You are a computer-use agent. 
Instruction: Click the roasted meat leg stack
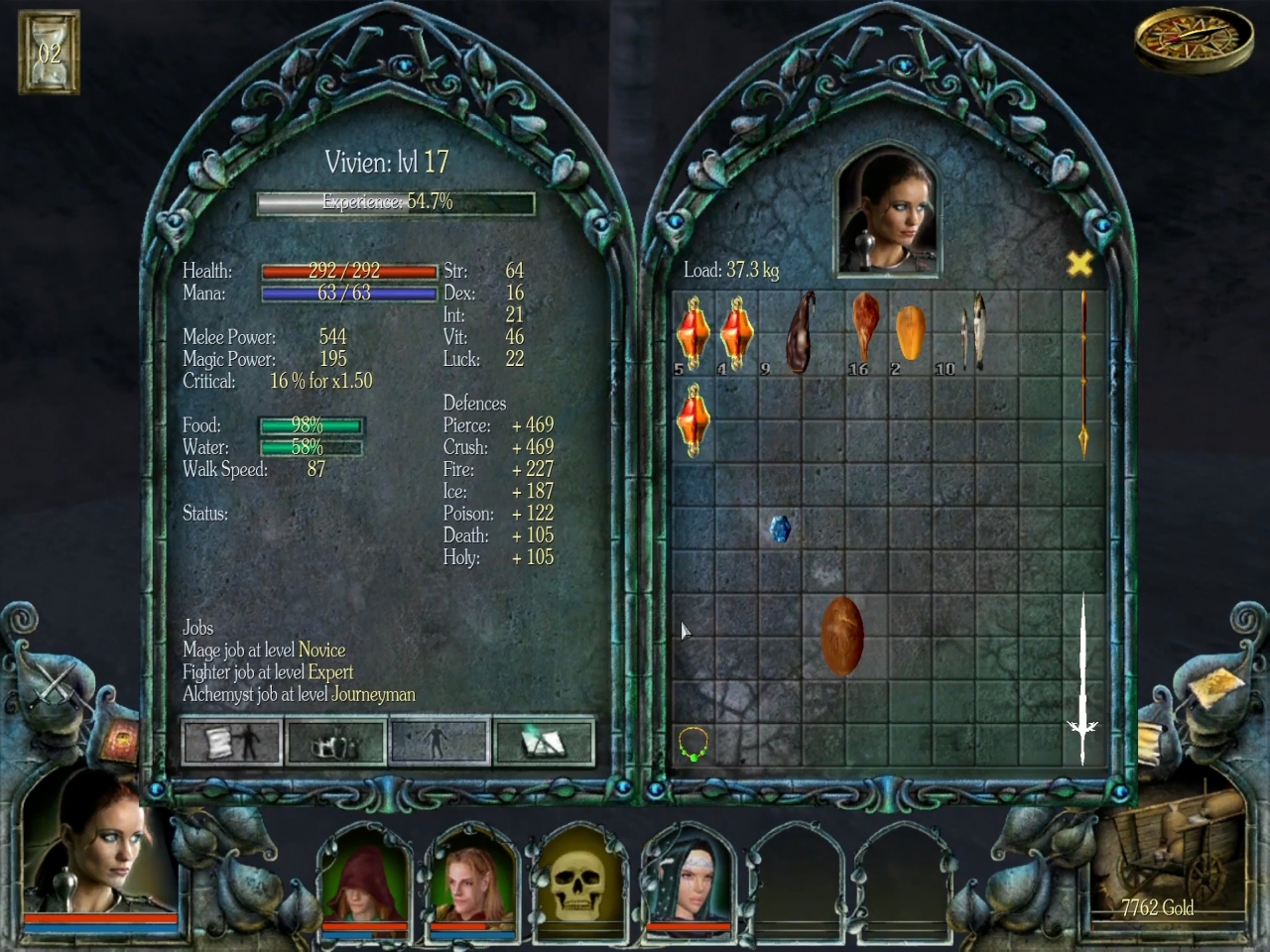coord(866,329)
